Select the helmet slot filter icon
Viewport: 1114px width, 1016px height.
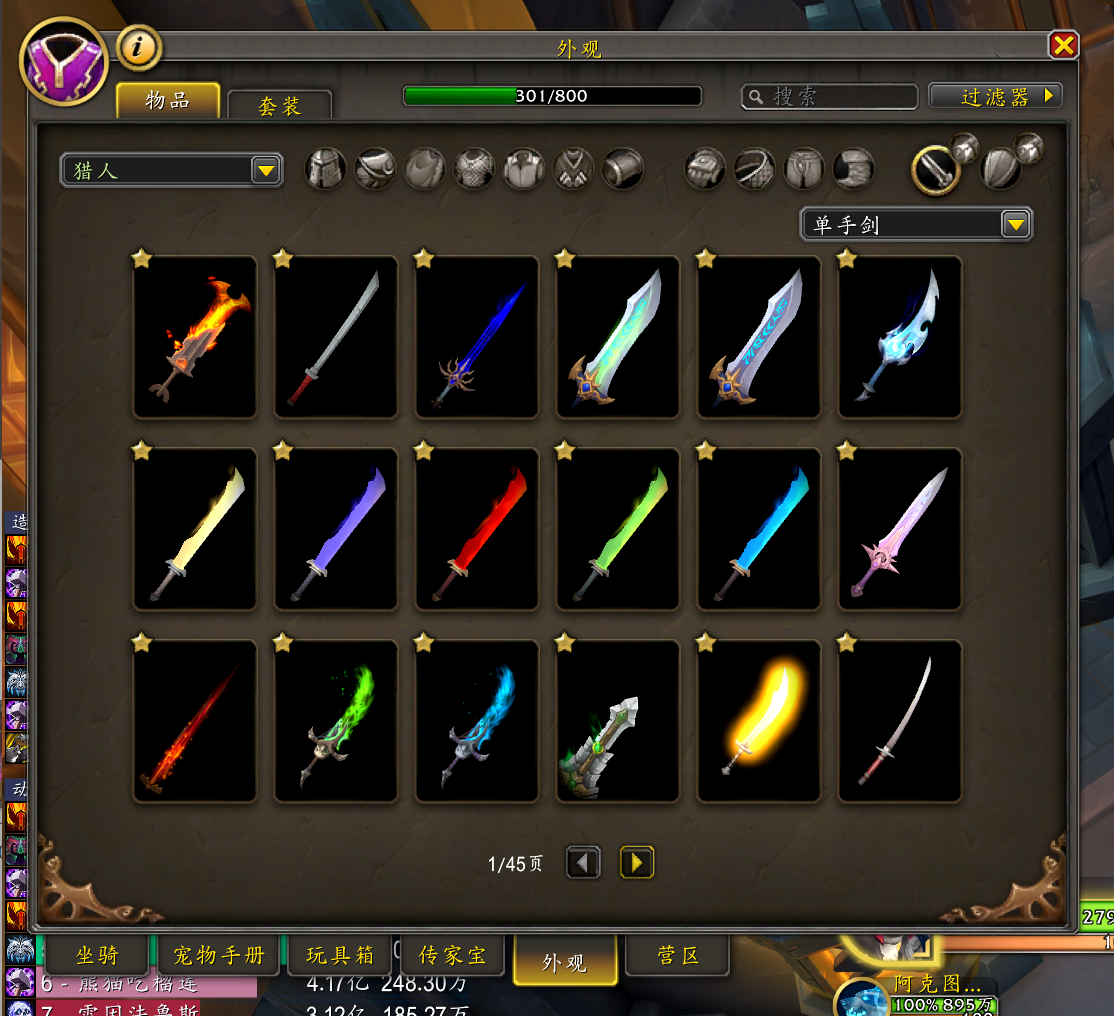point(325,169)
